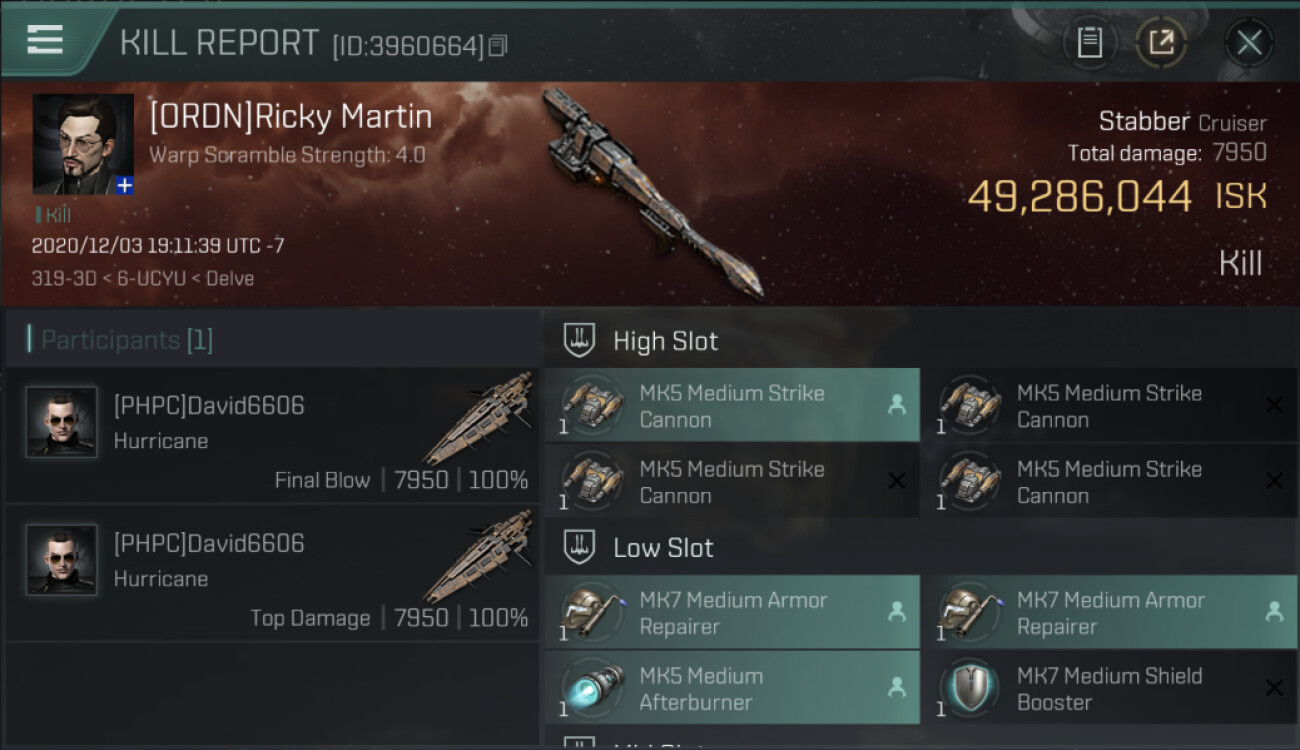Image resolution: width=1300 pixels, height=750 pixels.
Task: View Ricky Martin's character portrait
Action: point(83,144)
